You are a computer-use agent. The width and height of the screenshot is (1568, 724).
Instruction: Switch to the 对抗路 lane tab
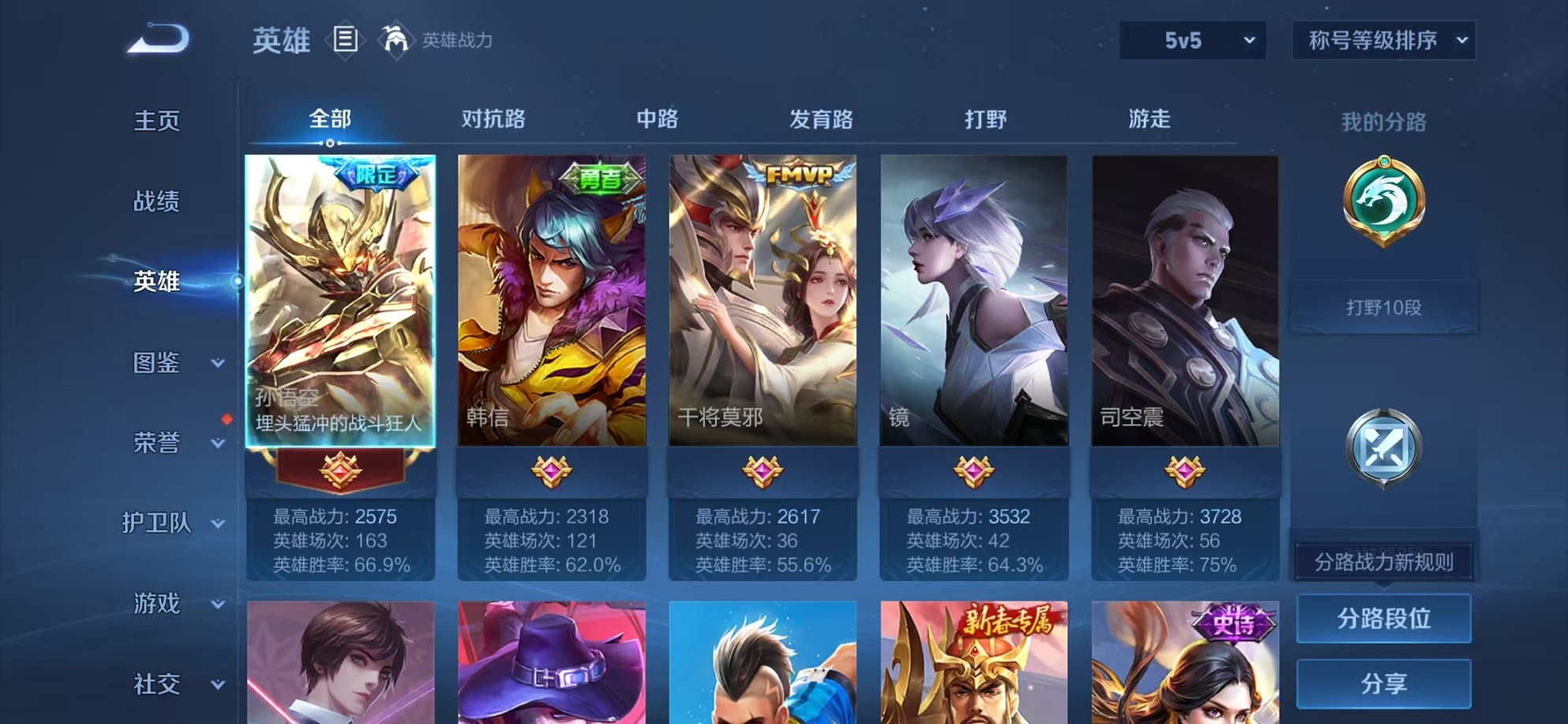[493, 119]
